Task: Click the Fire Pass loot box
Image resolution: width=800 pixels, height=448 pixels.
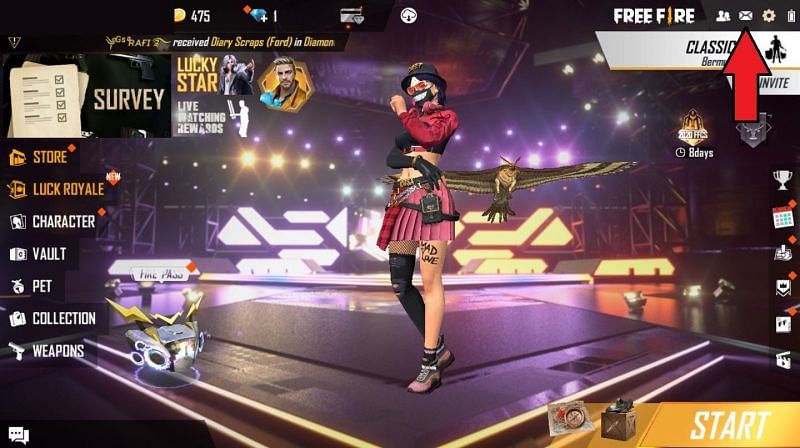Action: tap(157, 332)
